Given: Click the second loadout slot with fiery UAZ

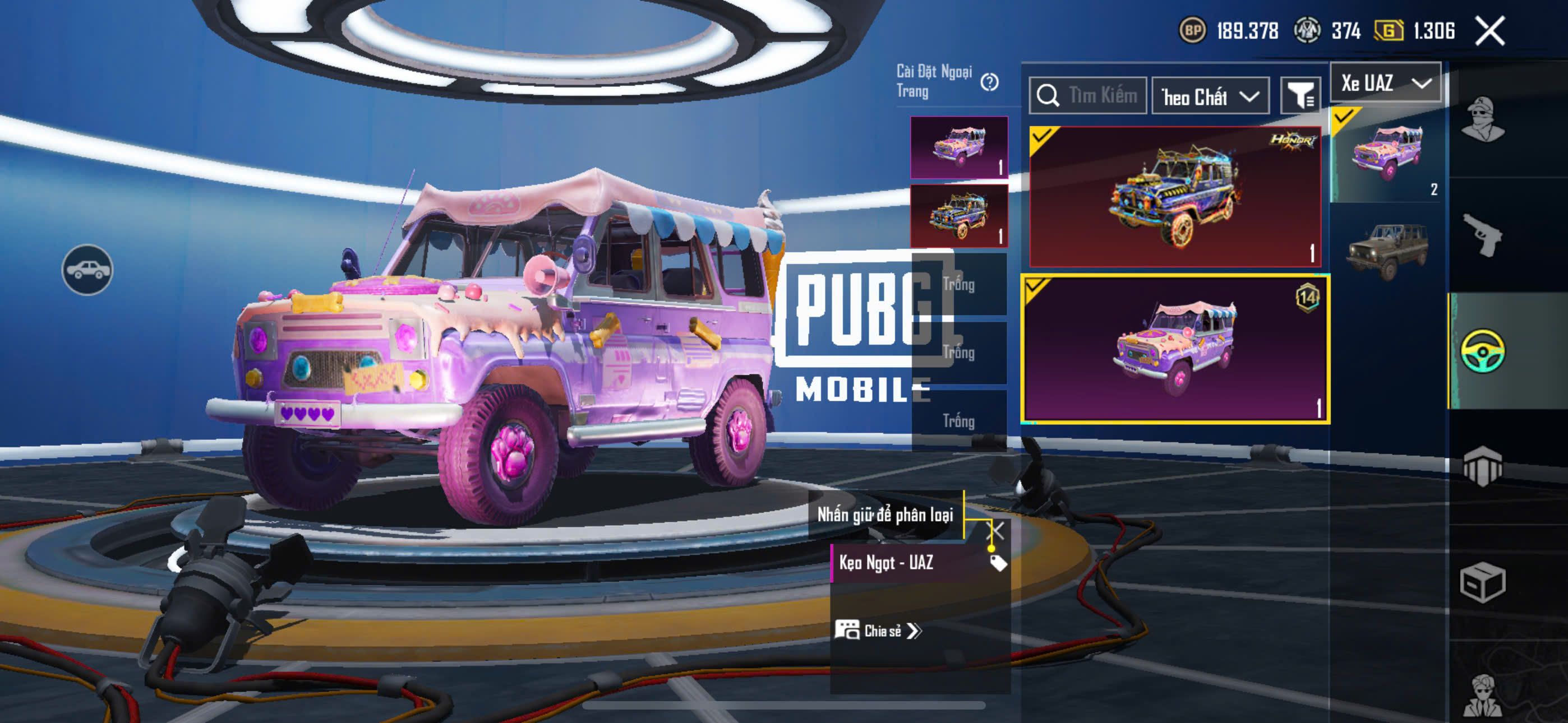Looking at the screenshot, I should 959,216.
